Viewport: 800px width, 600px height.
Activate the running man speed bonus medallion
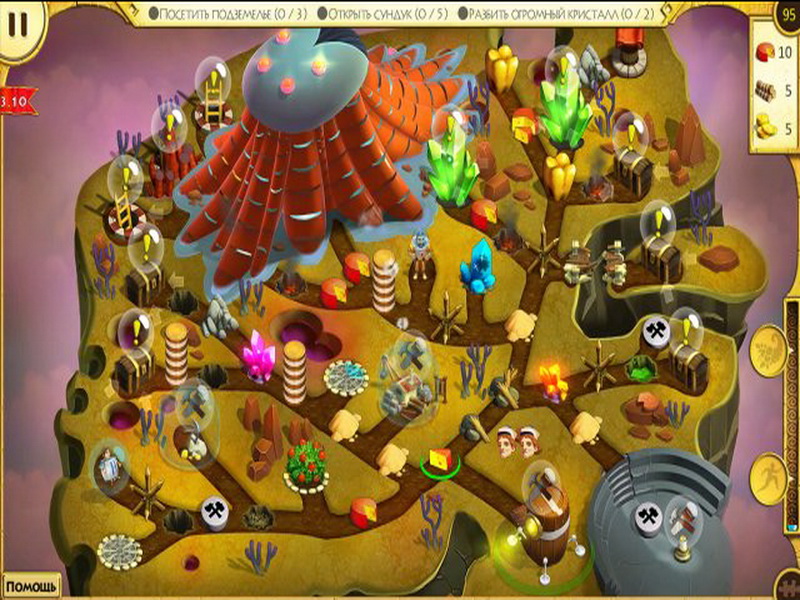(772, 474)
